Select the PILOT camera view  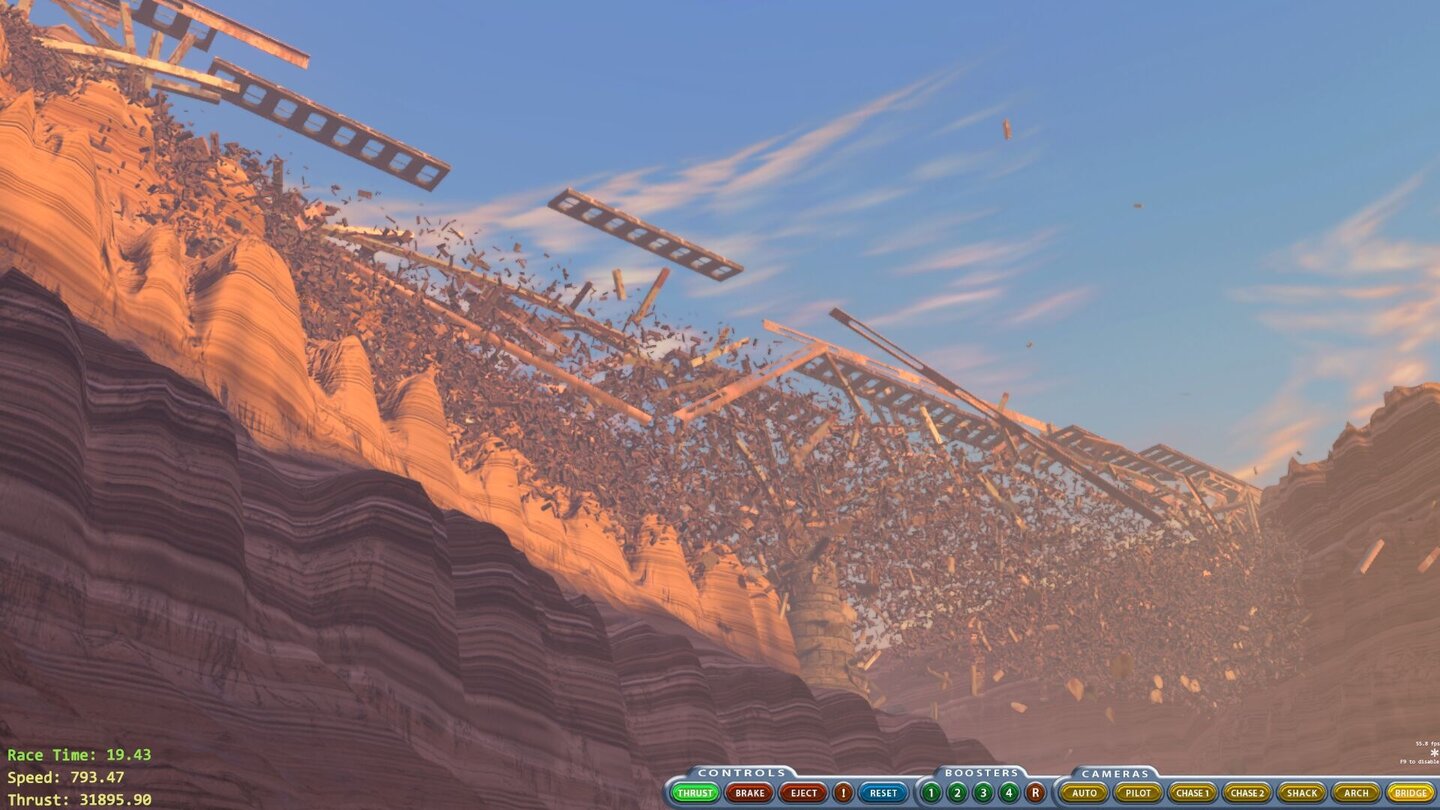(x=1137, y=793)
